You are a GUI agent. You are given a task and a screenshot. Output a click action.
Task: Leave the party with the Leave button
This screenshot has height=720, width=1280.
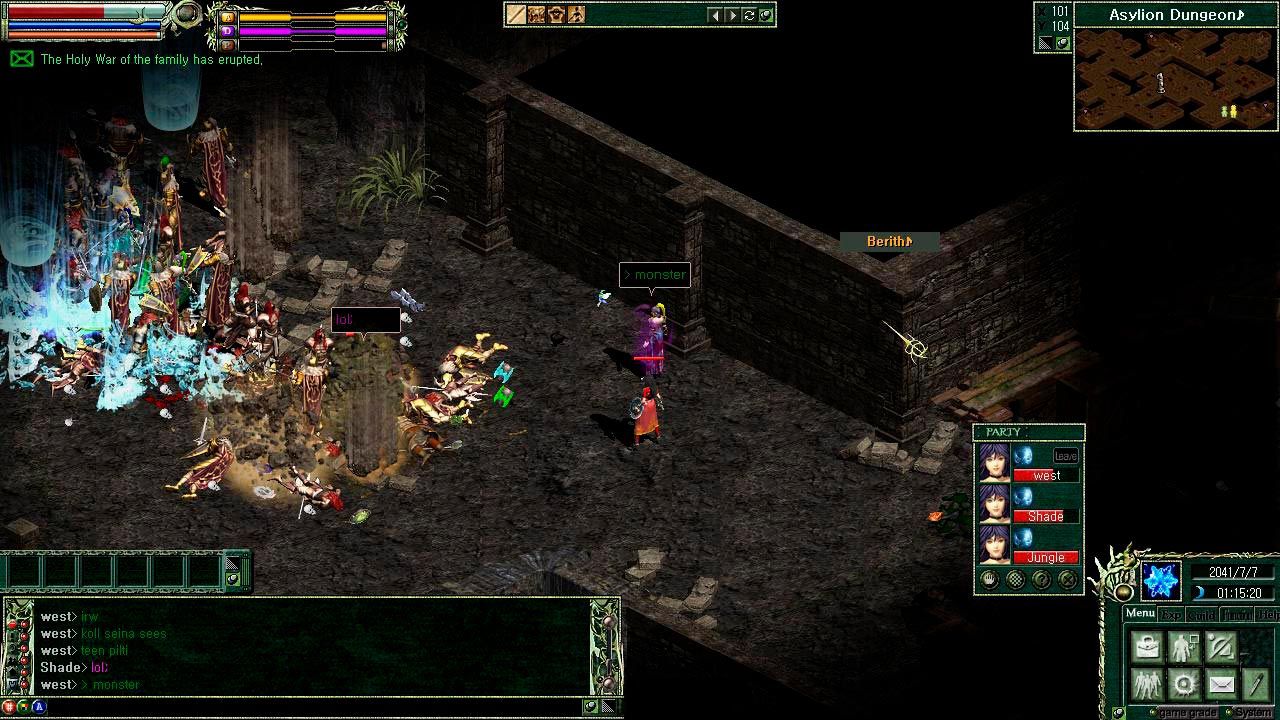pos(1066,456)
